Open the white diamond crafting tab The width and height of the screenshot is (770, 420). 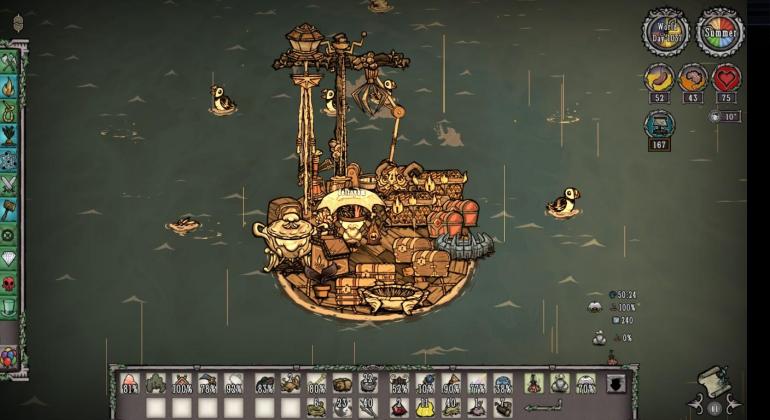tap(9, 260)
